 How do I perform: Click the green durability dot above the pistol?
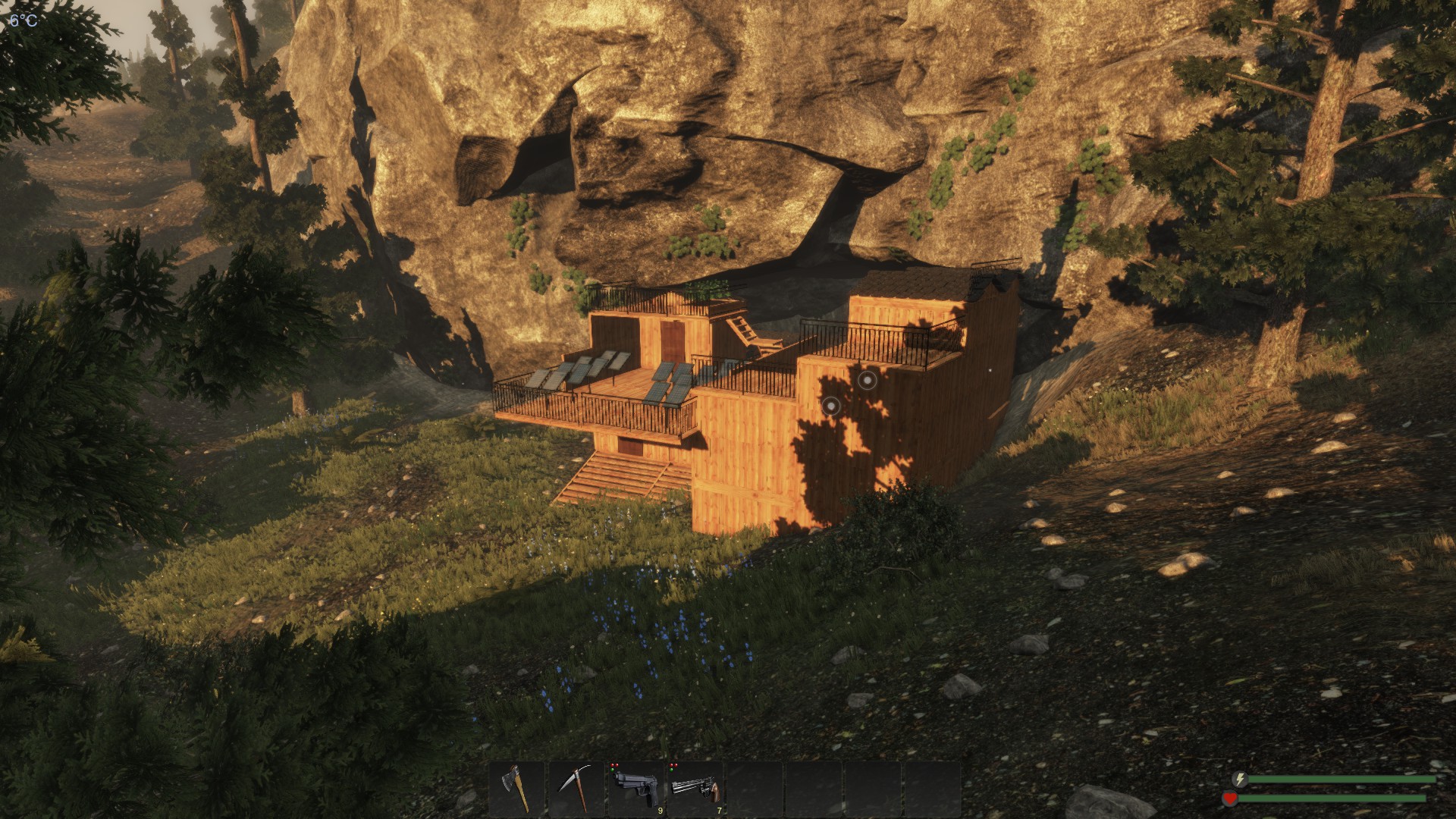[612, 770]
